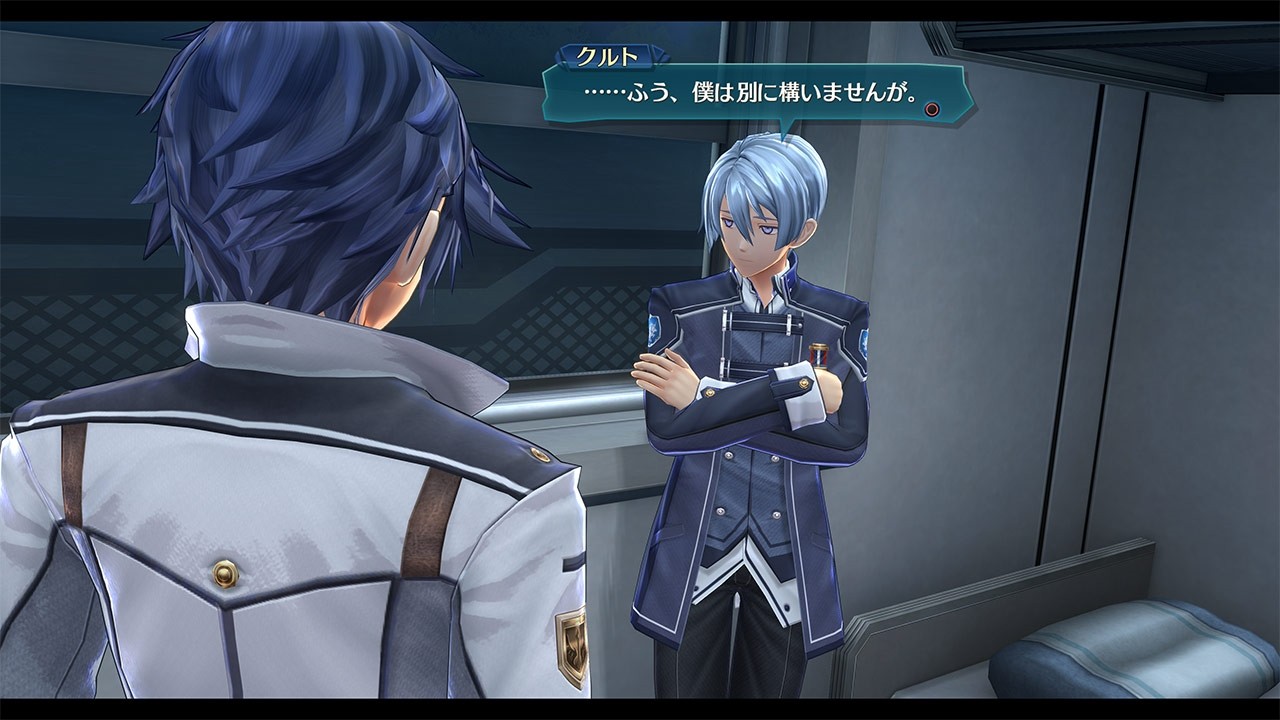The height and width of the screenshot is (720, 1280).
Task: Click the arrow tip of the name plate
Action: 661,56
